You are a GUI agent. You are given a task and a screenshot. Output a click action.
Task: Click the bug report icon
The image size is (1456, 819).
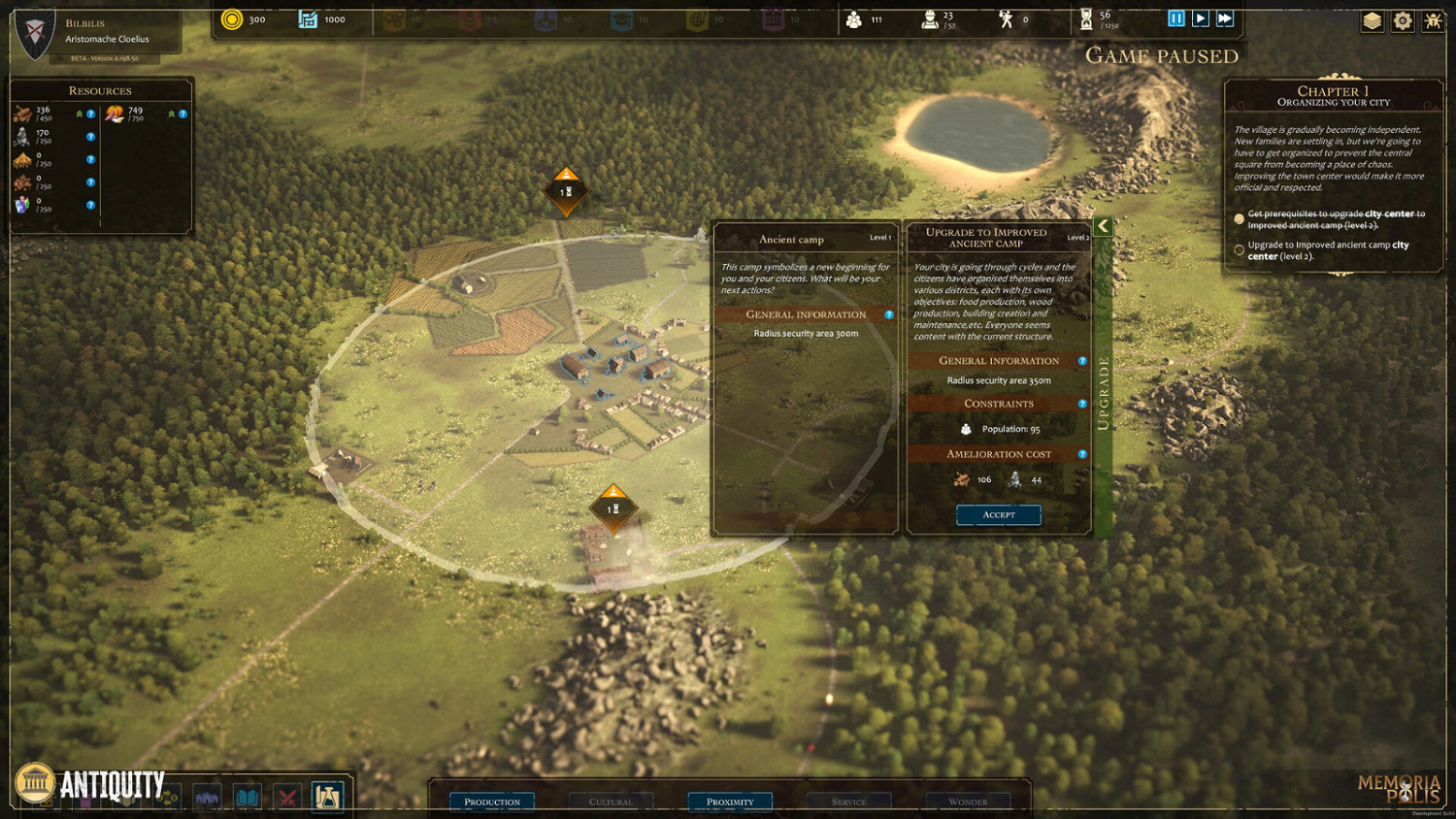pyautogui.click(x=1433, y=20)
